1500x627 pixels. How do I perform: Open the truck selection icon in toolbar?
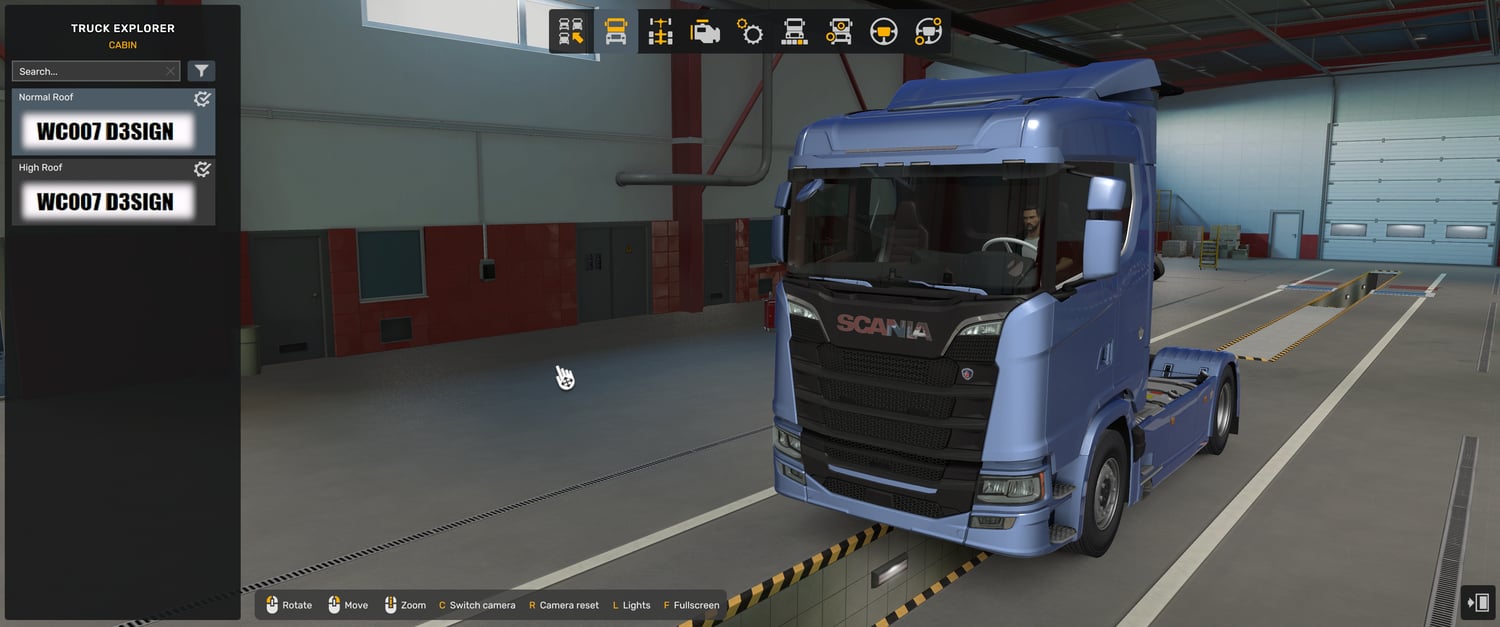point(571,32)
